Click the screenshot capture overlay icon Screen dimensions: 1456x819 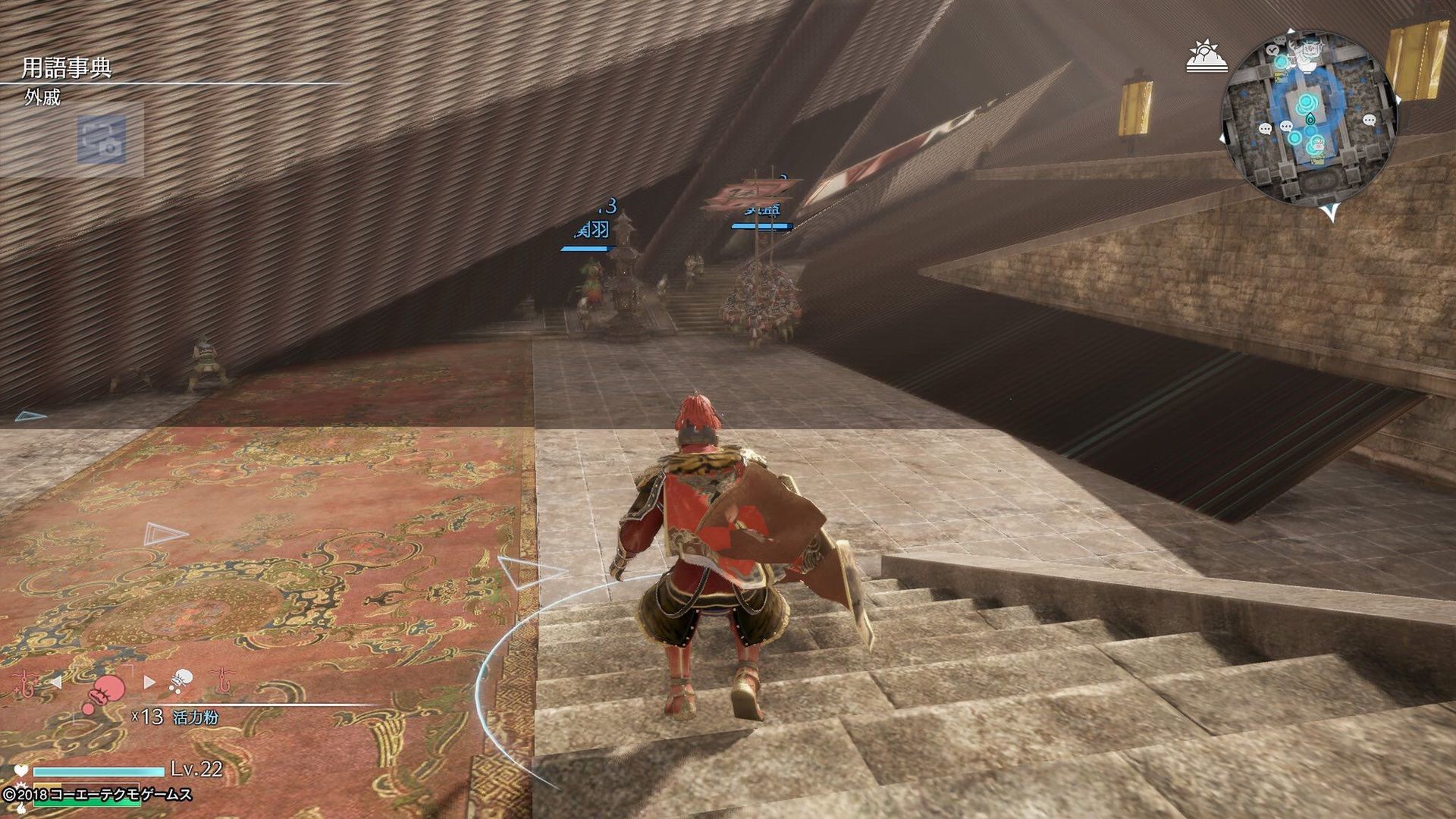coord(102,140)
